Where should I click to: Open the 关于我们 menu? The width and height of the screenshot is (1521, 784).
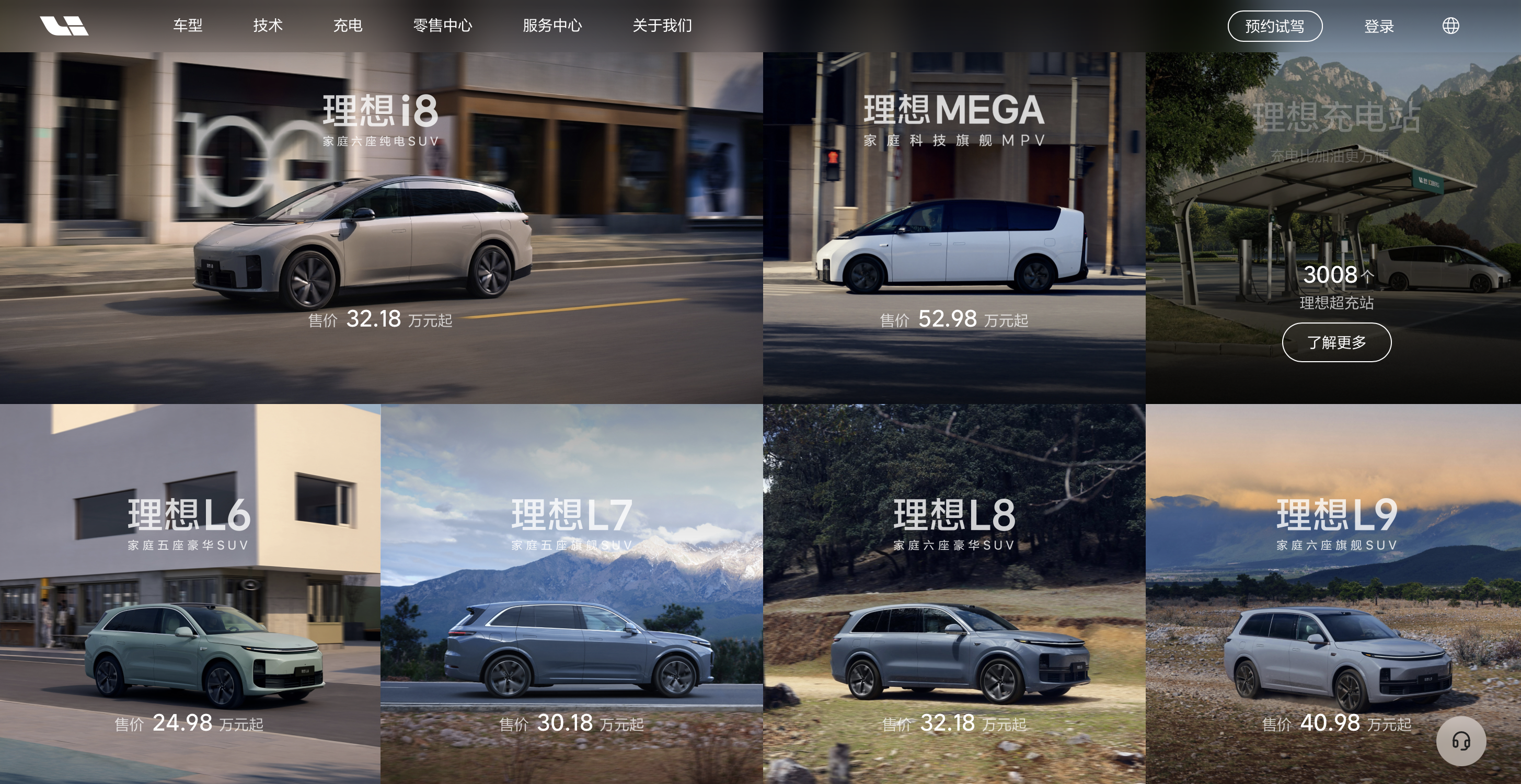click(662, 26)
